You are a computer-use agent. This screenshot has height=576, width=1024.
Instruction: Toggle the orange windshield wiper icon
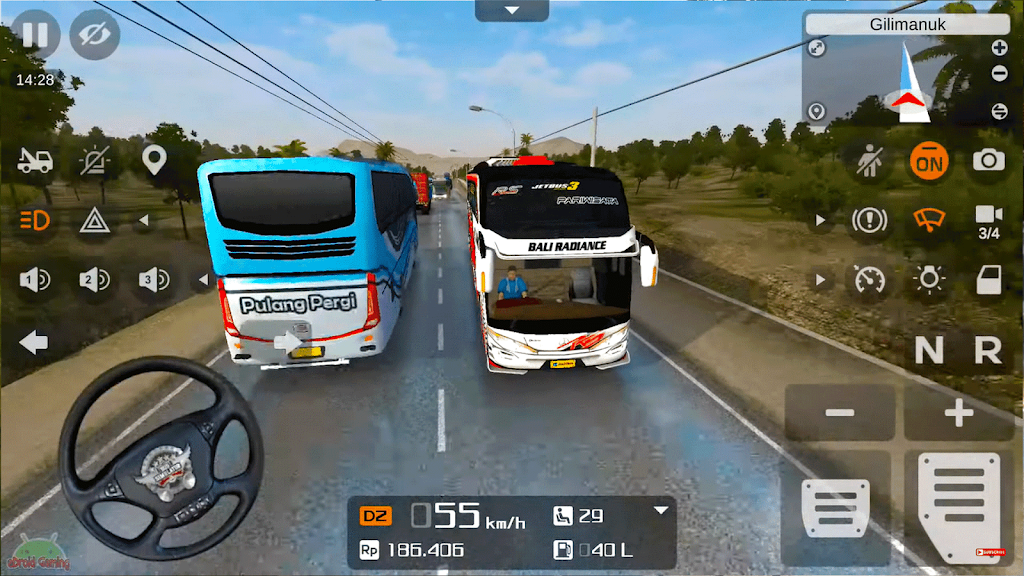pos(929,220)
